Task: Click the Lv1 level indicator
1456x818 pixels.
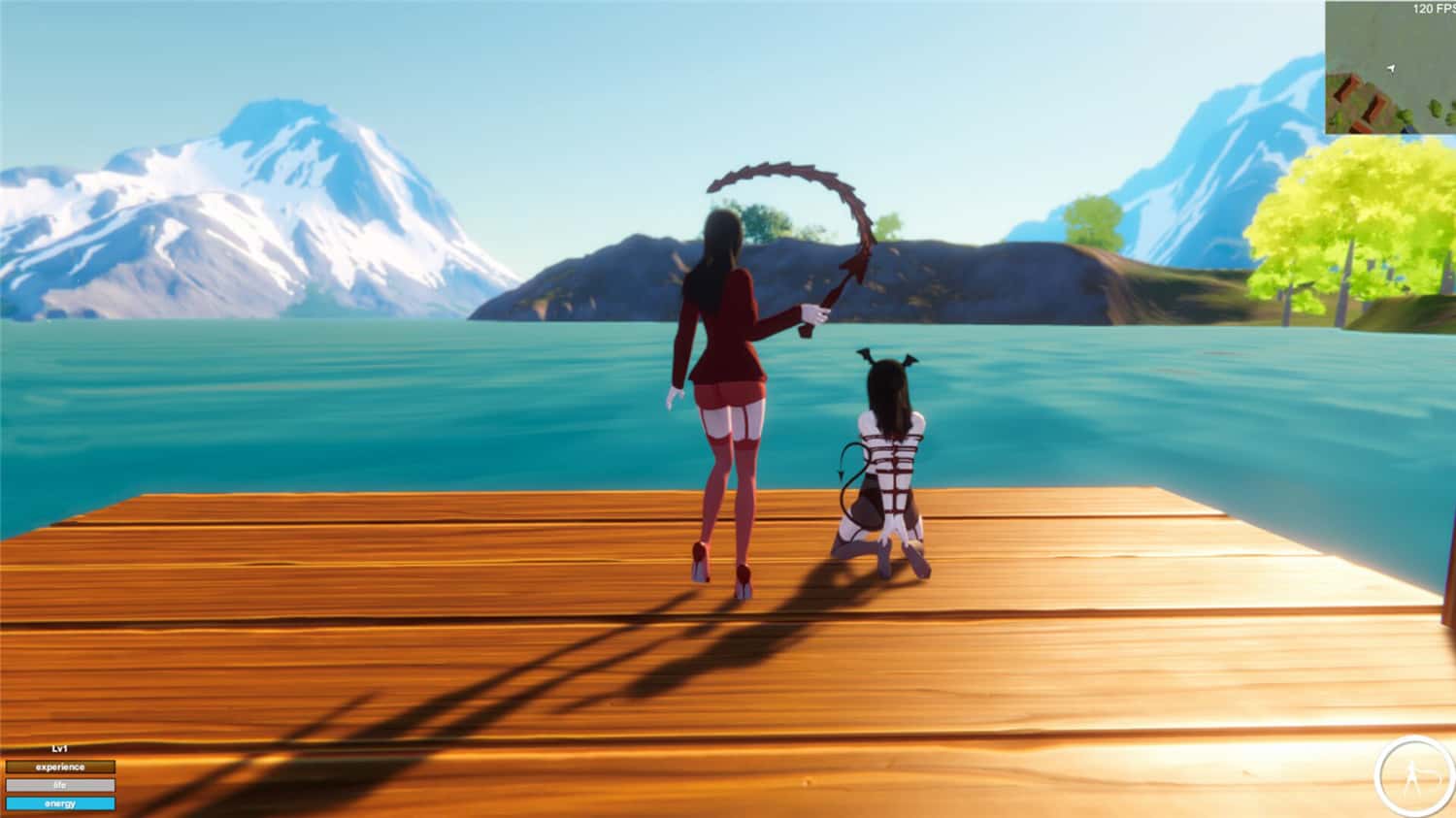Action: 58,748
